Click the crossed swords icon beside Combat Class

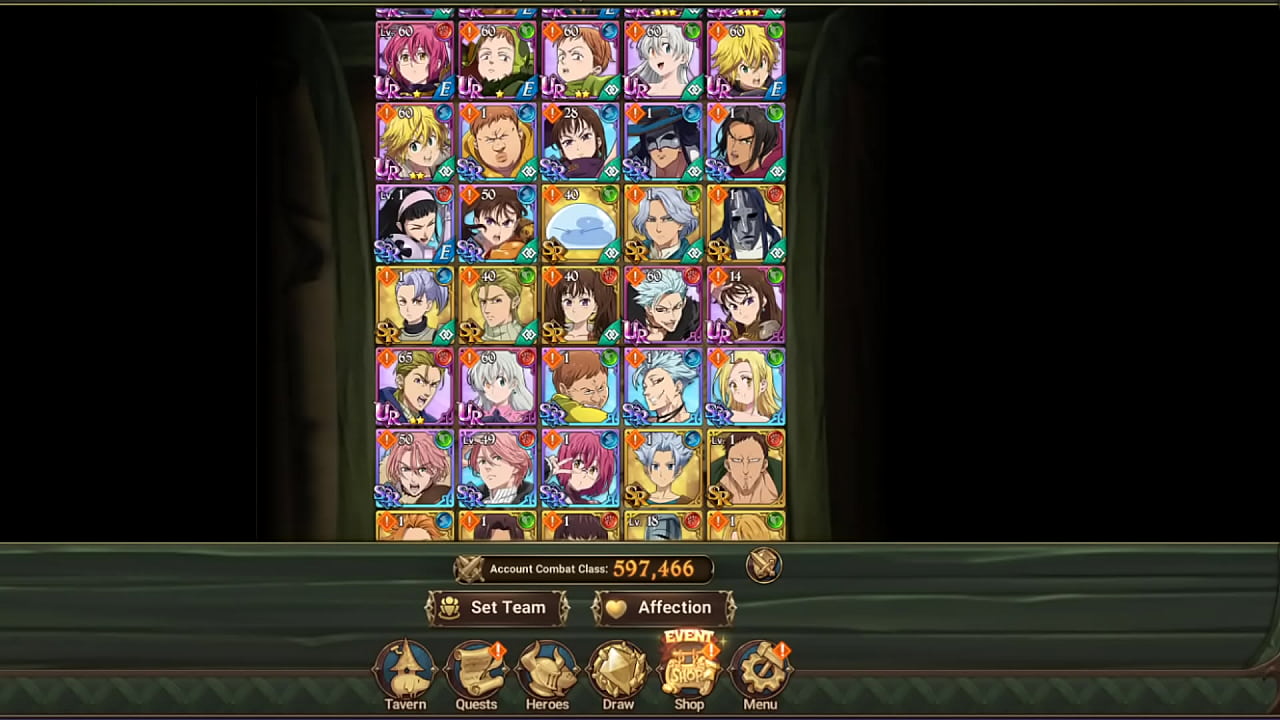764,566
